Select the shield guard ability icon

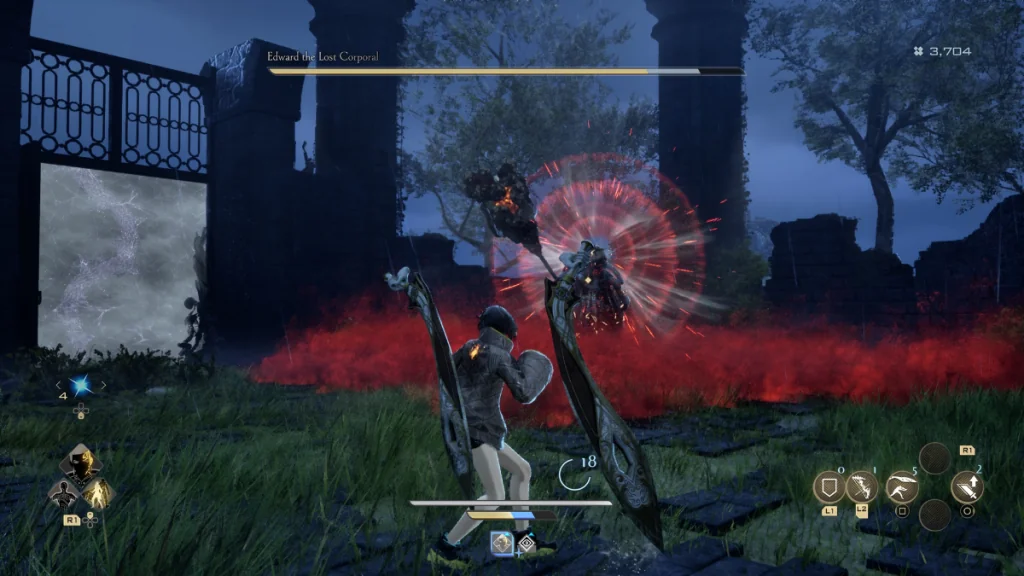coord(829,487)
